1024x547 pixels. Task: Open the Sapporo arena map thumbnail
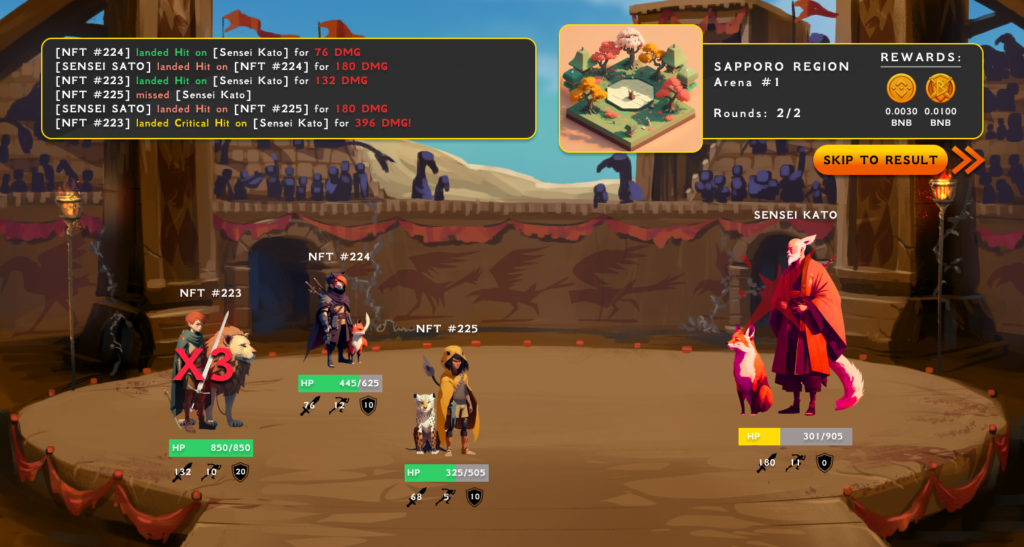[630, 88]
